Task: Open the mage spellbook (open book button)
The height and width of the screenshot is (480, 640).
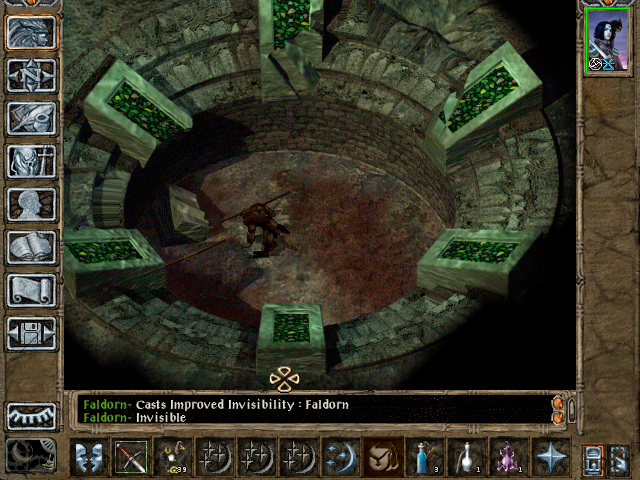Action: pyautogui.click(x=31, y=247)
